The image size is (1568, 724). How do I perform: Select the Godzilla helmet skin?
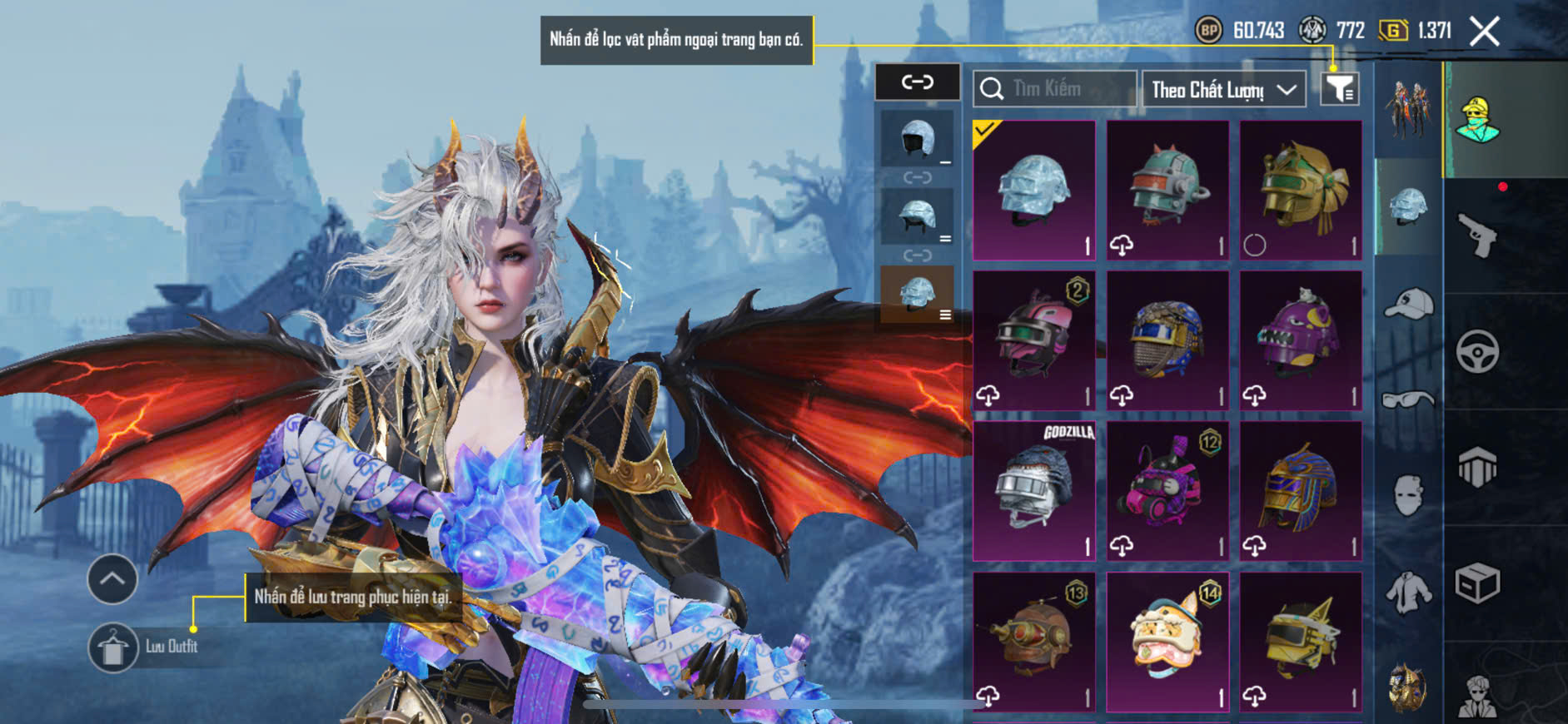[1034, 490]
